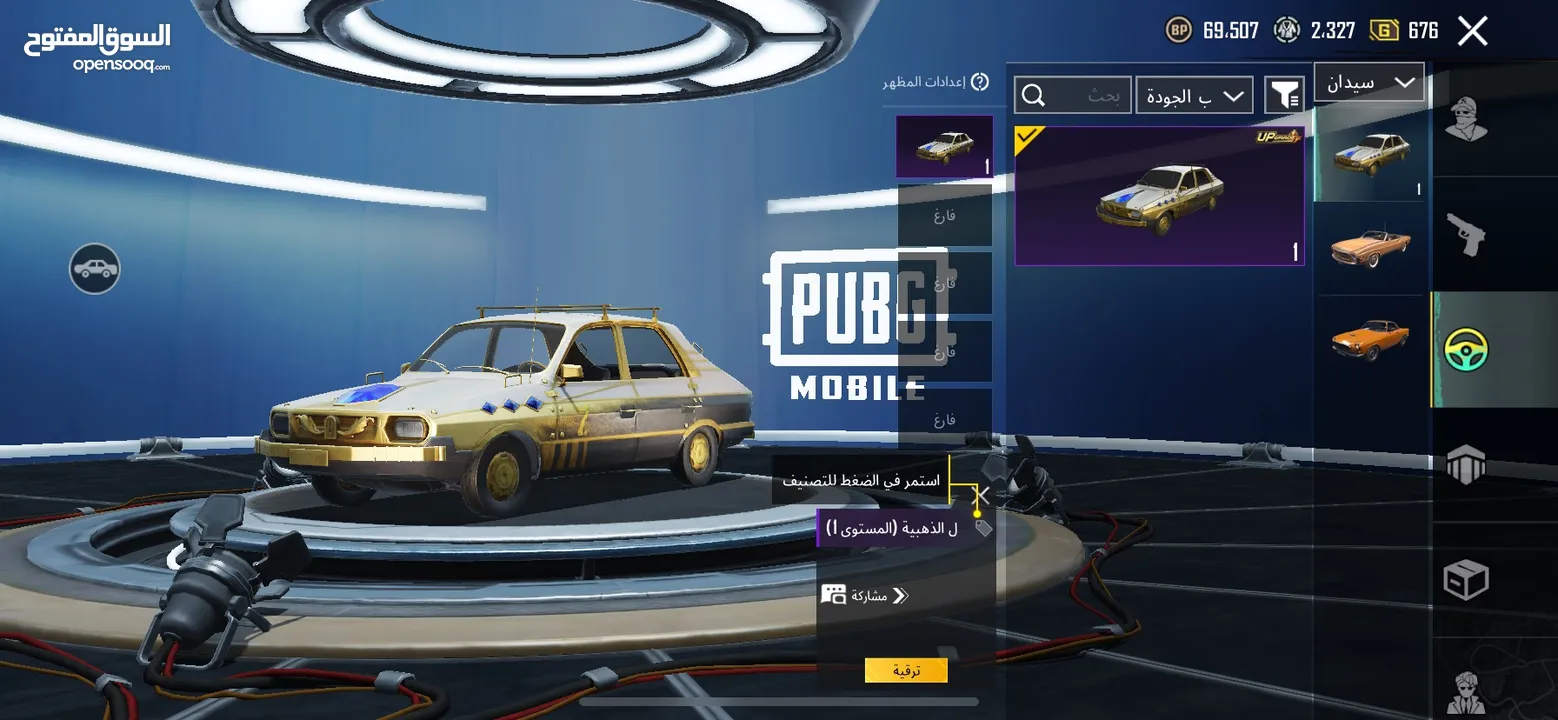Image resolution: width=1558 pixels, height=720 pixels.
Task: Share the vehicle with مشاركة
Action: [x=866, y=595]
